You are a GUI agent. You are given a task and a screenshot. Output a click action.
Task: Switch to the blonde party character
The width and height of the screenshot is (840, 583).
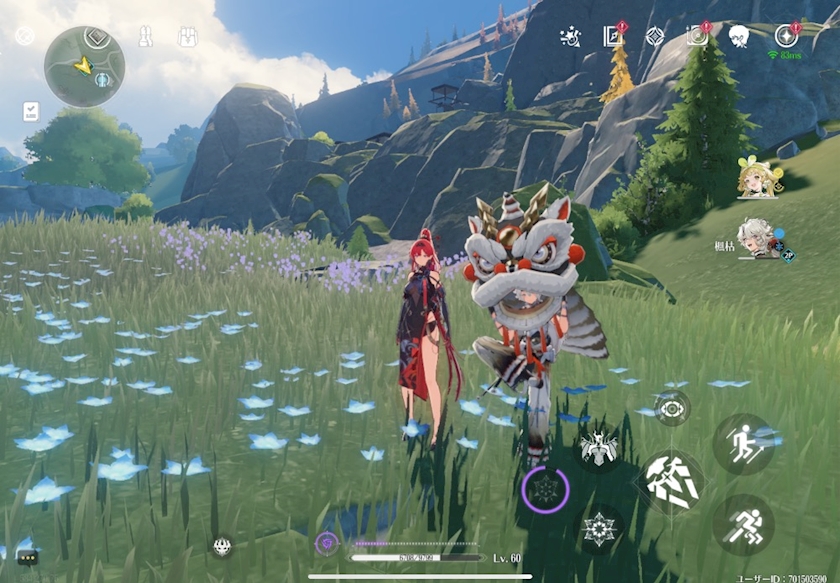pyautogui.click(x=756, y=179)
